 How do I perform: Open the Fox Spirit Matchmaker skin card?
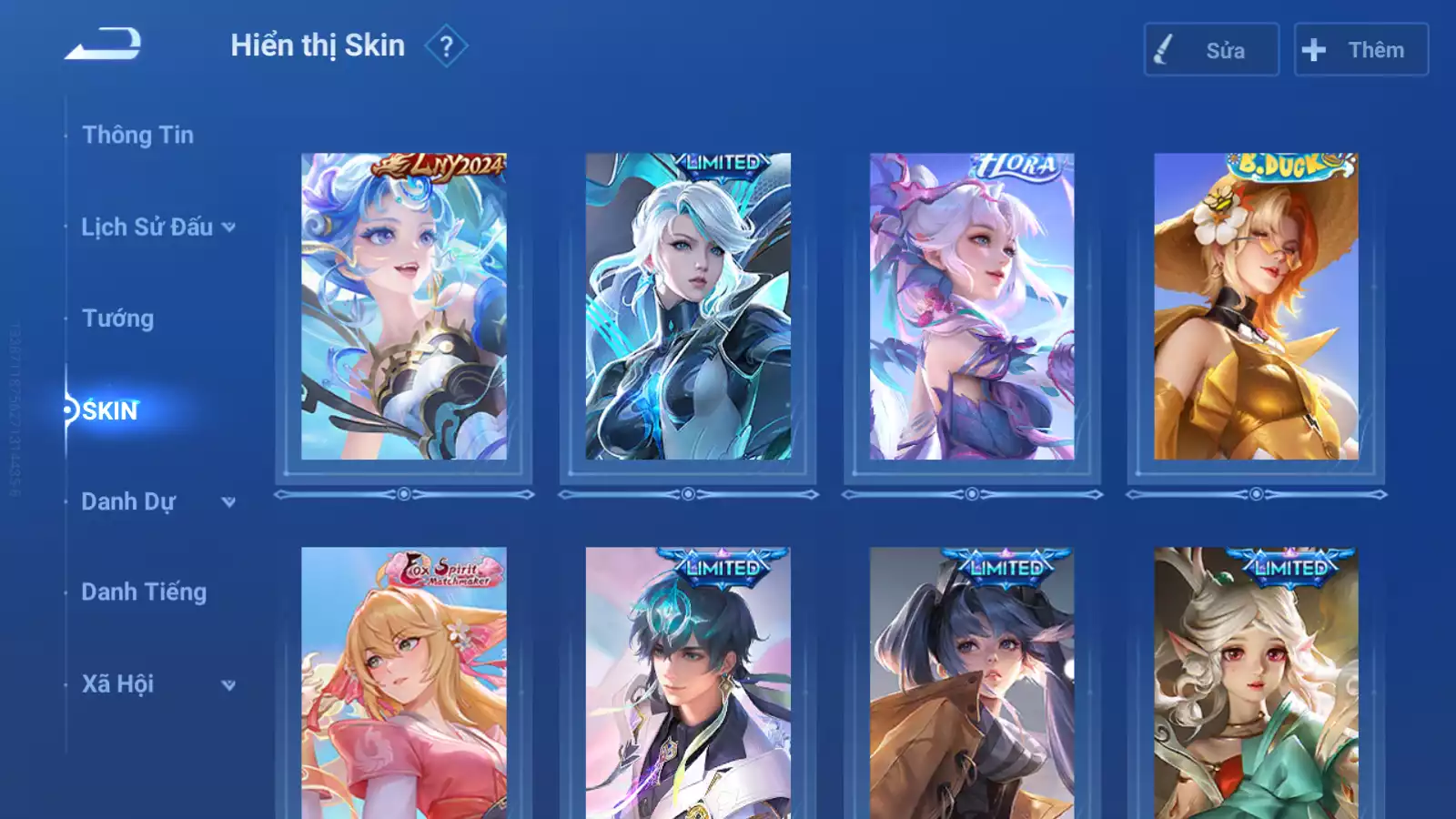click(404, 682)
